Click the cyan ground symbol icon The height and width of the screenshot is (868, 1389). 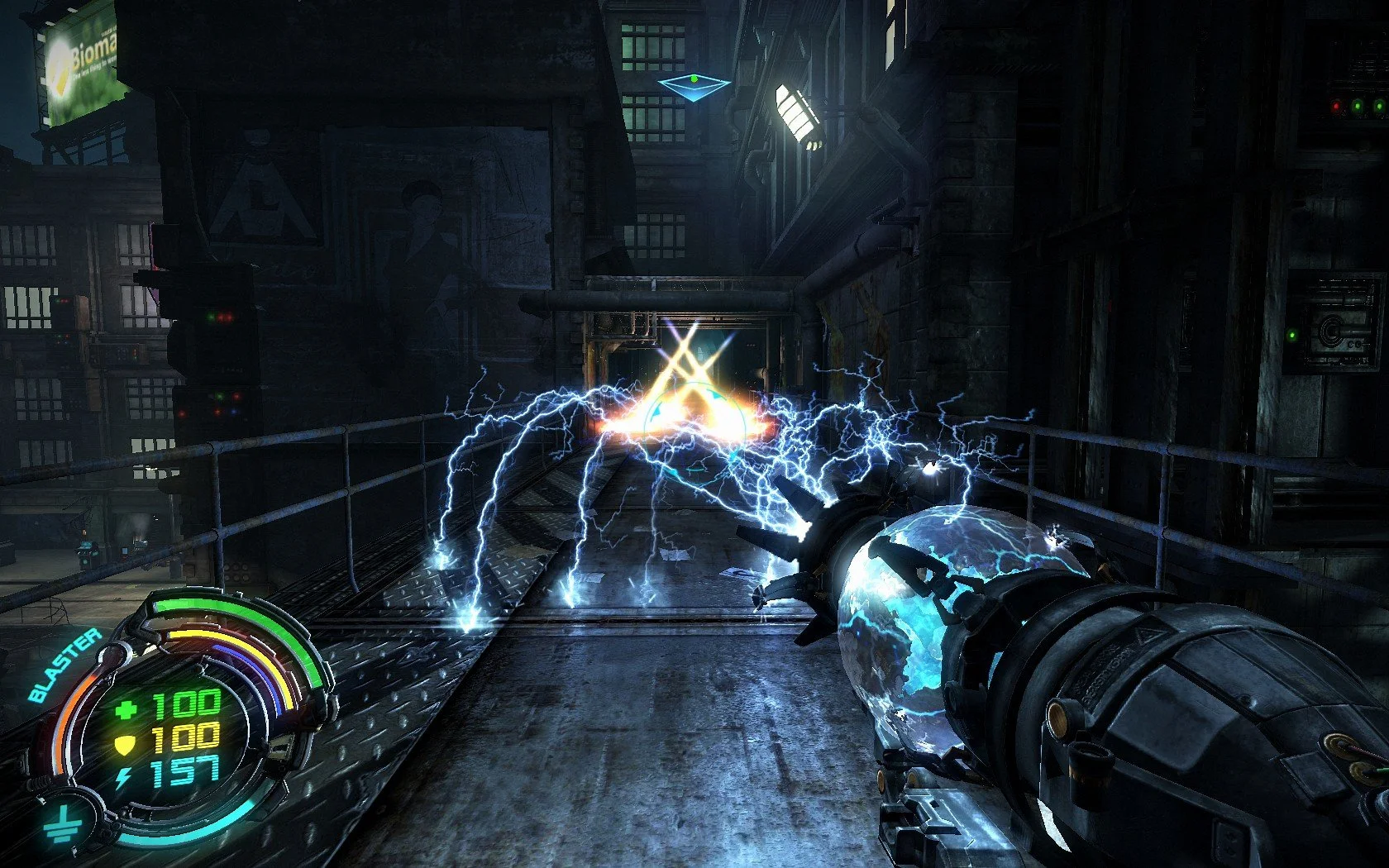click(x=60, y=823)
